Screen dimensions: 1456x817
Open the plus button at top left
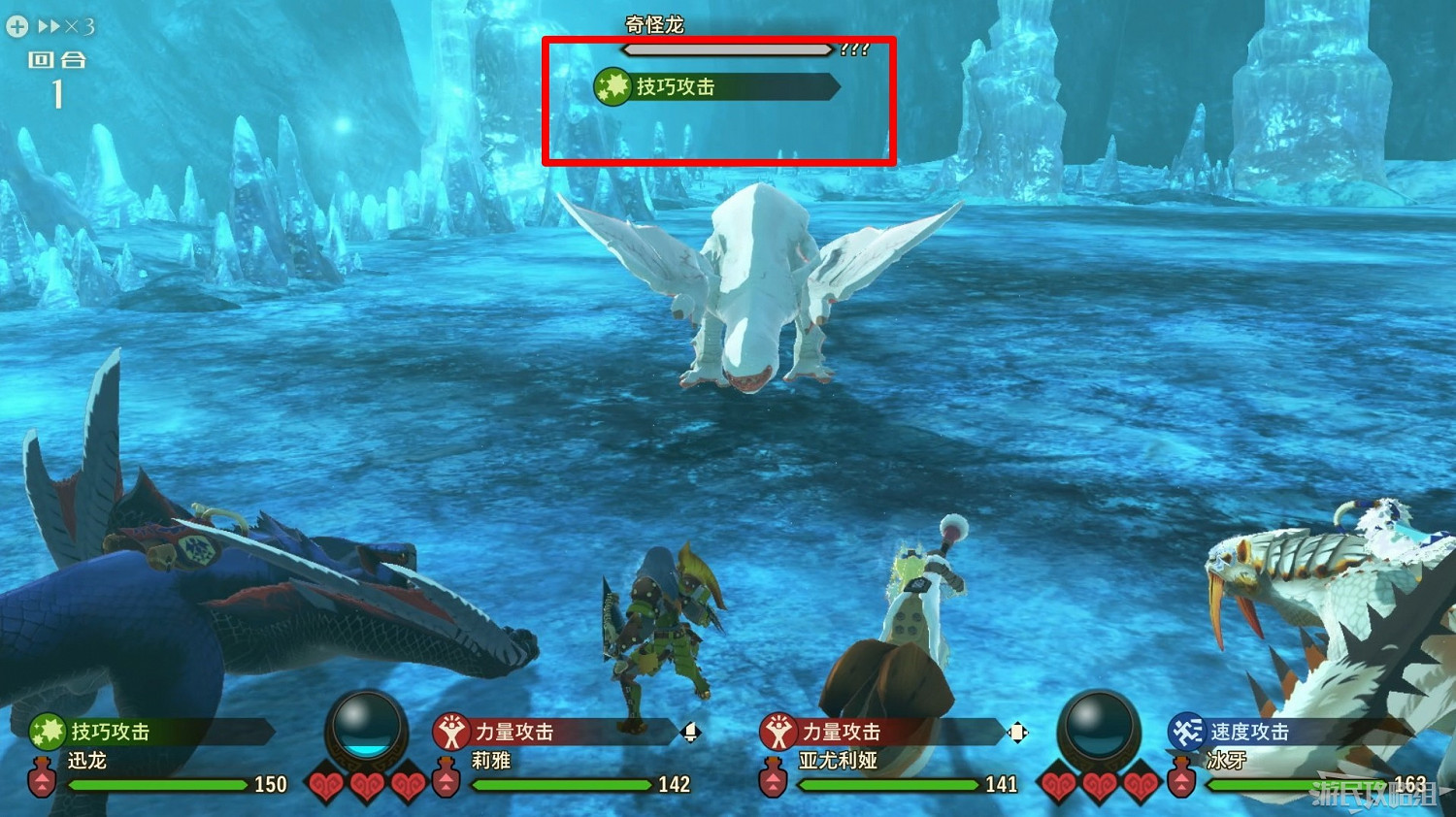[x=17, y=25]
